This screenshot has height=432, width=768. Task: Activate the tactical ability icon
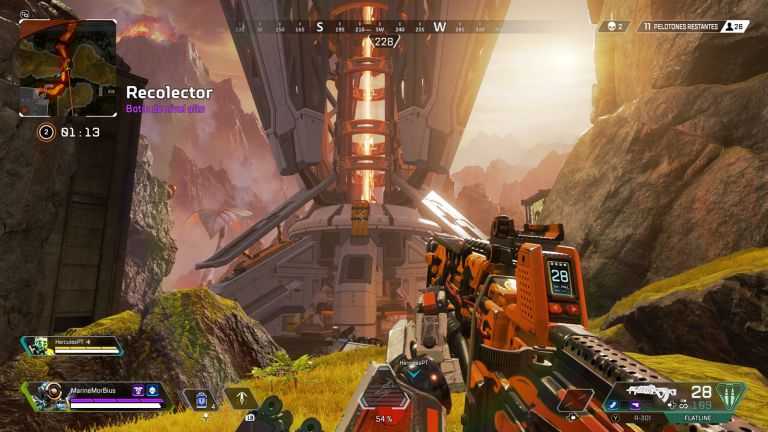click(241, 398)
